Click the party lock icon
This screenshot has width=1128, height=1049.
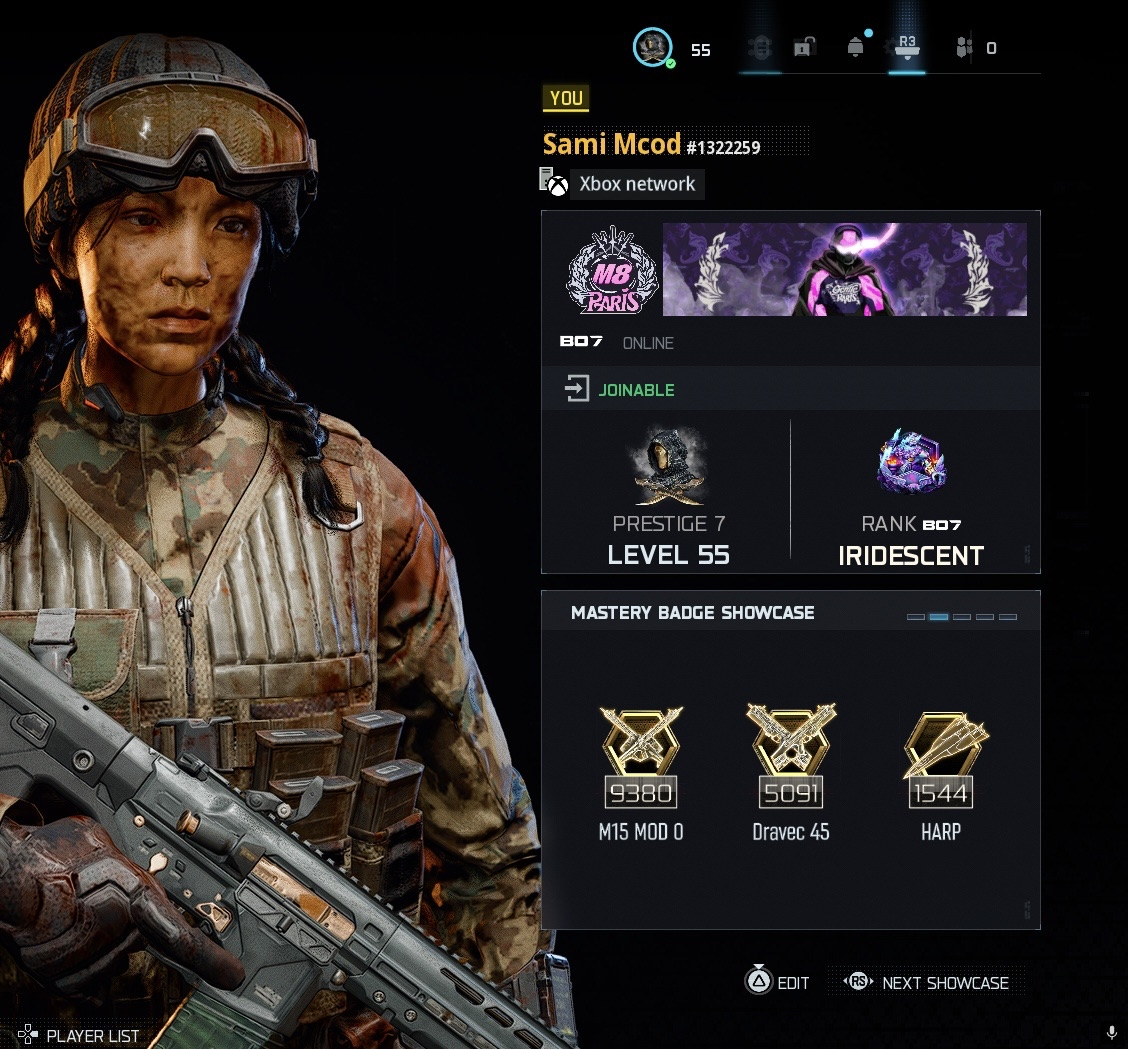pos(804,48)
